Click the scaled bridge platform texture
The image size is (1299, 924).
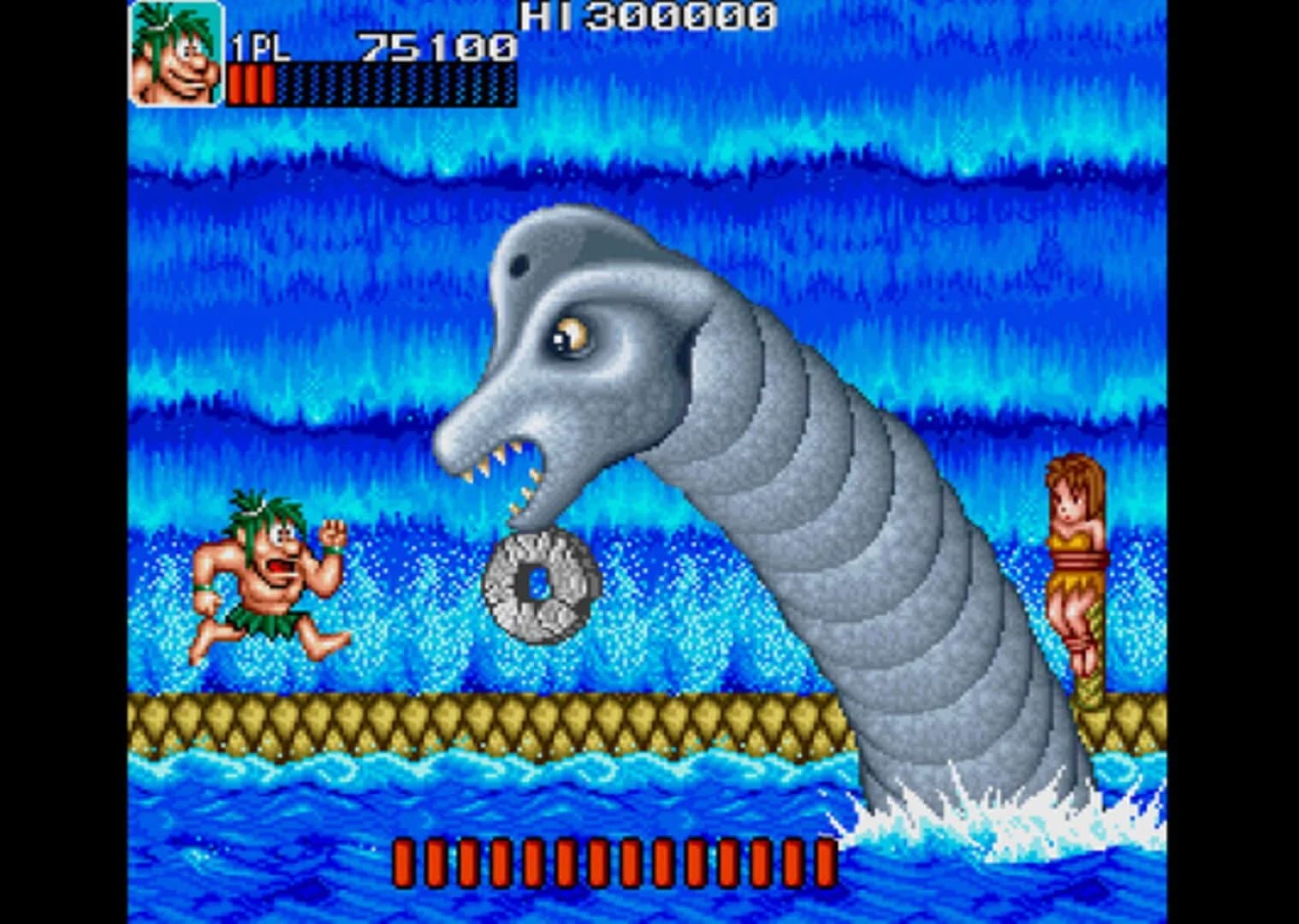point(428,719)
